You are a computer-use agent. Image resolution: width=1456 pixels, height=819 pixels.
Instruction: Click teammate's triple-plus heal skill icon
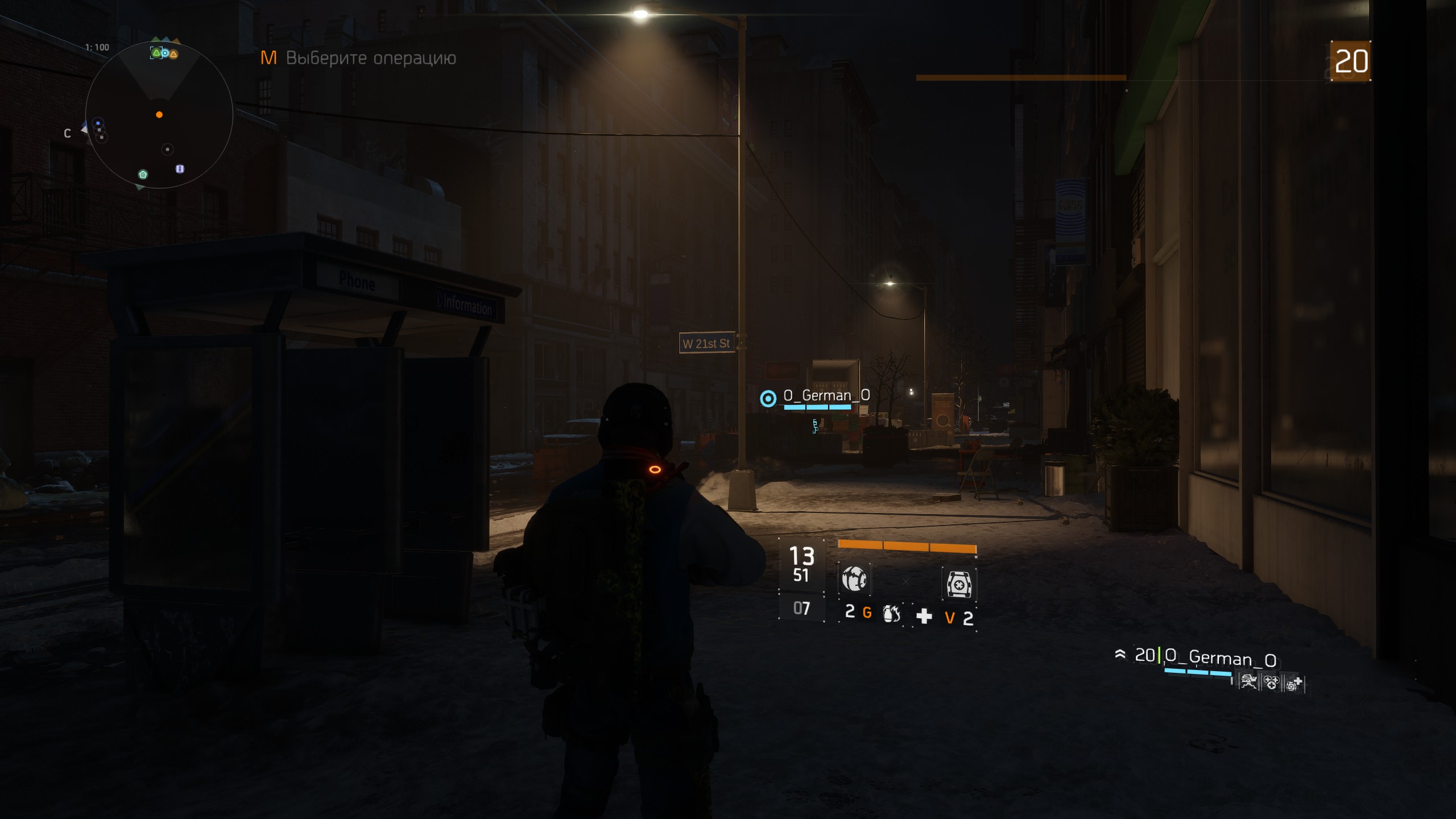[x=1271, y=682]
